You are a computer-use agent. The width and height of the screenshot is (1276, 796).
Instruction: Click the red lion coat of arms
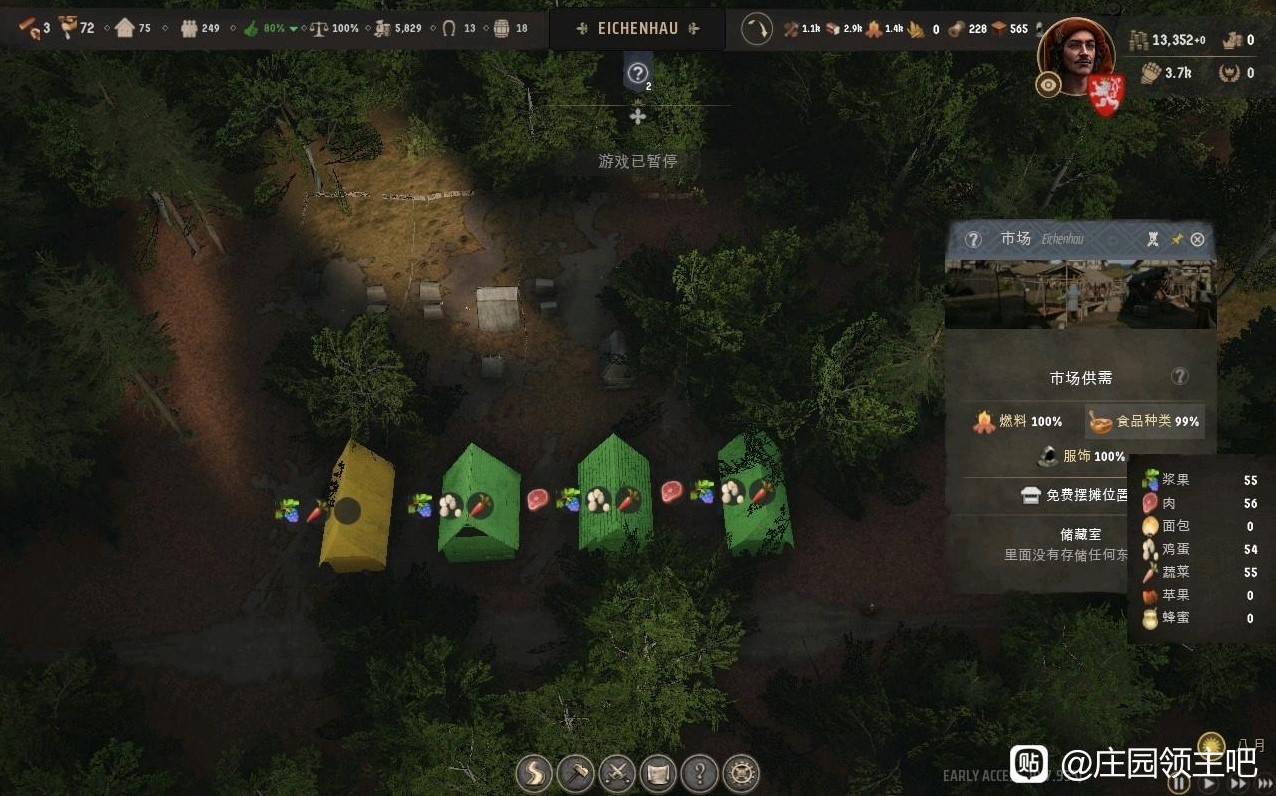tap(1105, 94)
